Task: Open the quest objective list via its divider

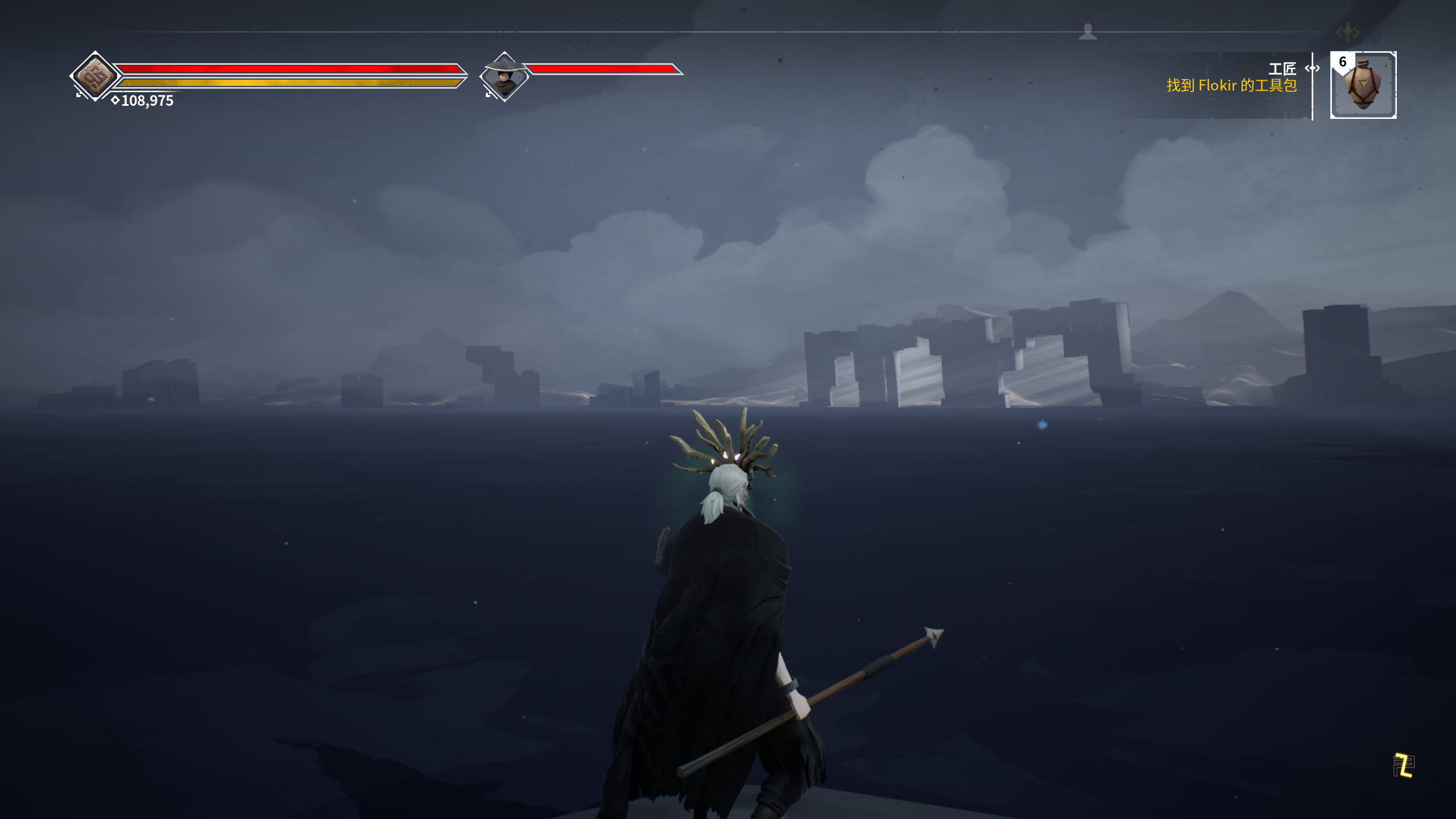Action: [1313, 91]
